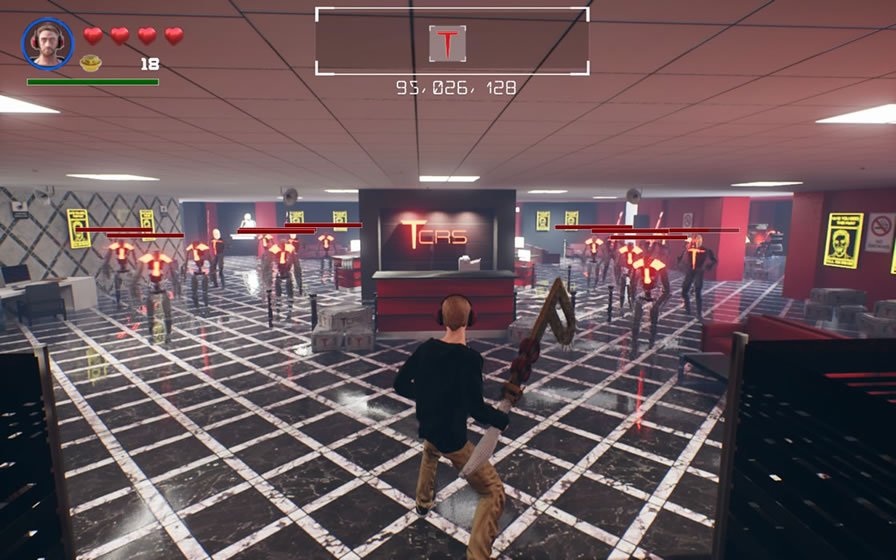This screenshot has height=560, width=896.
Task: Select the red T emblem icon
Action: [447, 43]
